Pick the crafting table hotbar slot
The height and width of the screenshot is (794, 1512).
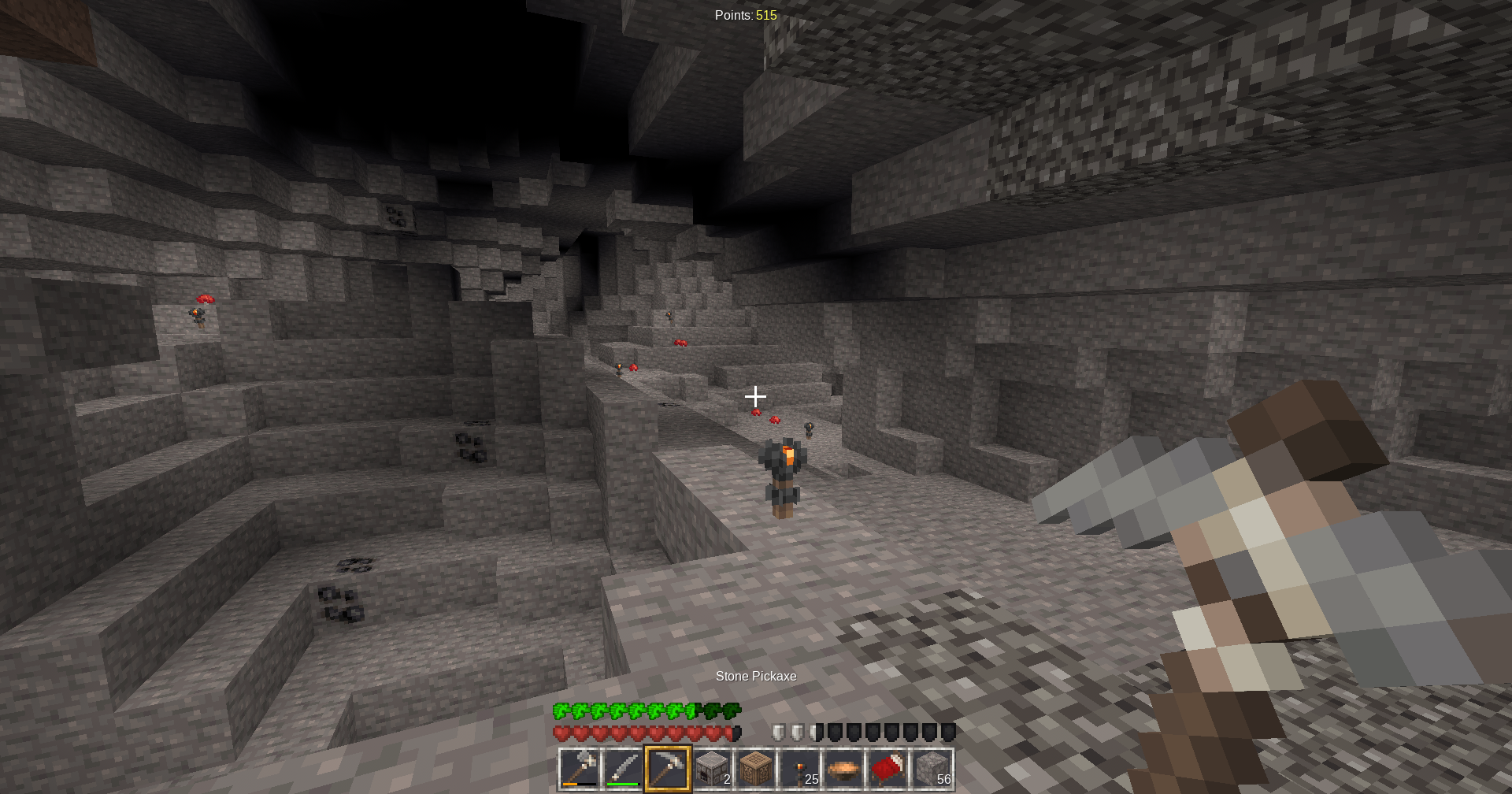(x=756, y=769)
